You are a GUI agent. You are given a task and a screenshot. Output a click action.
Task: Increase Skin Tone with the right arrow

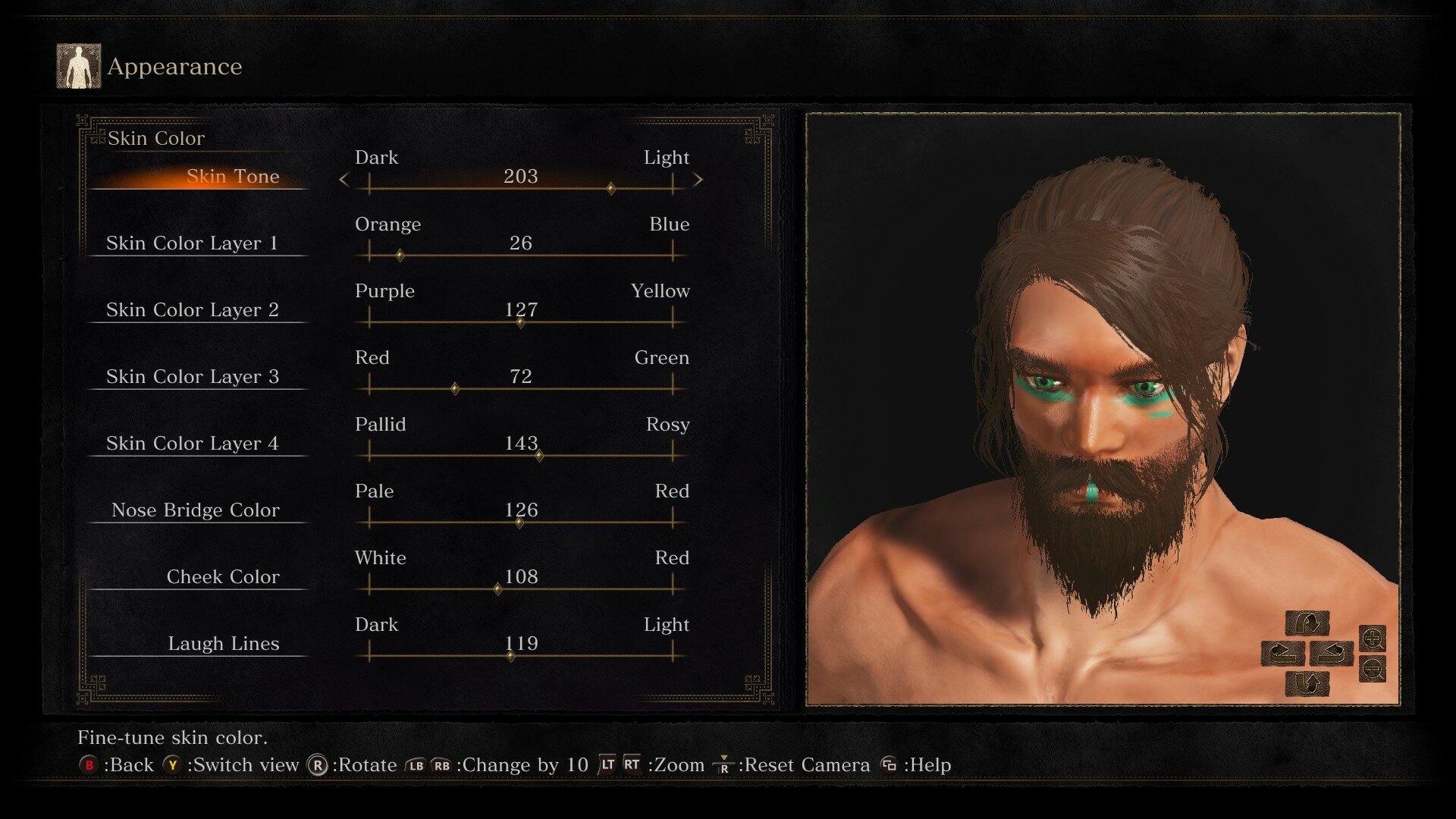click(x=698, y=180)
